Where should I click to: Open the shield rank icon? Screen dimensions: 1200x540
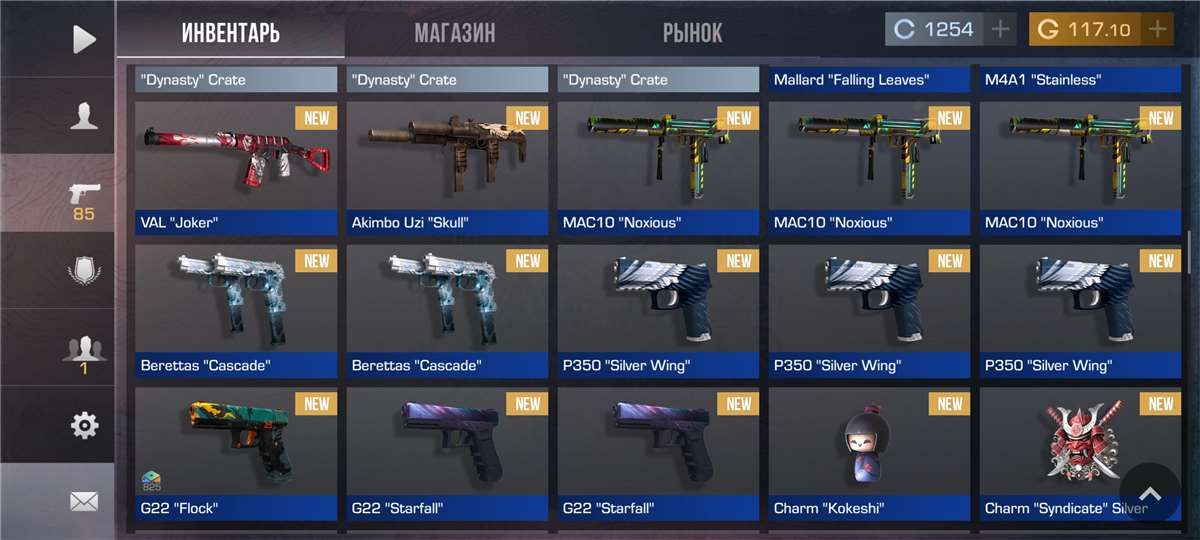click(x=84, y=272)
